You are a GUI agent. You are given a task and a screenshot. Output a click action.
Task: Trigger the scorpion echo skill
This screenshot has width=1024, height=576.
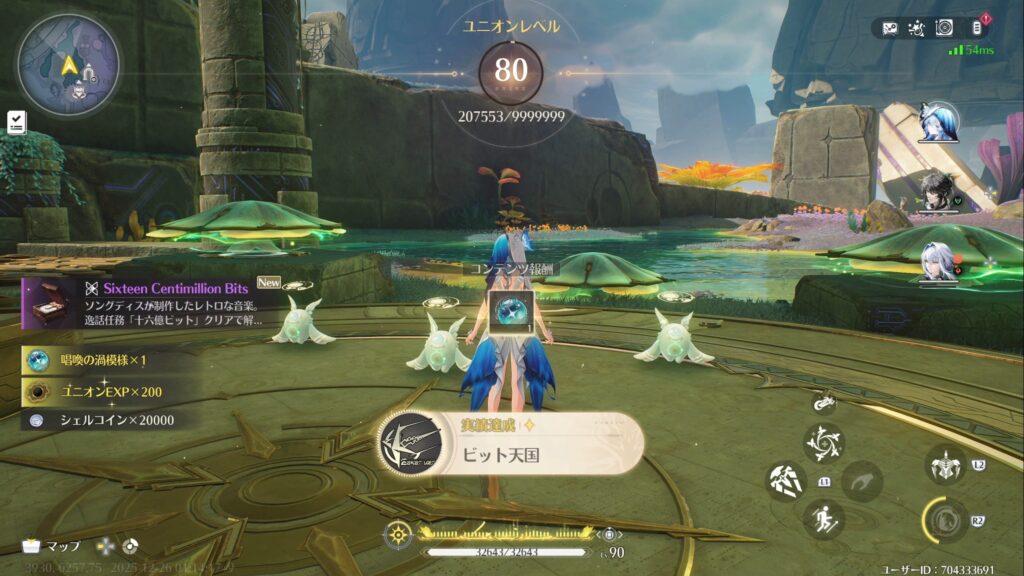point(944,465)
